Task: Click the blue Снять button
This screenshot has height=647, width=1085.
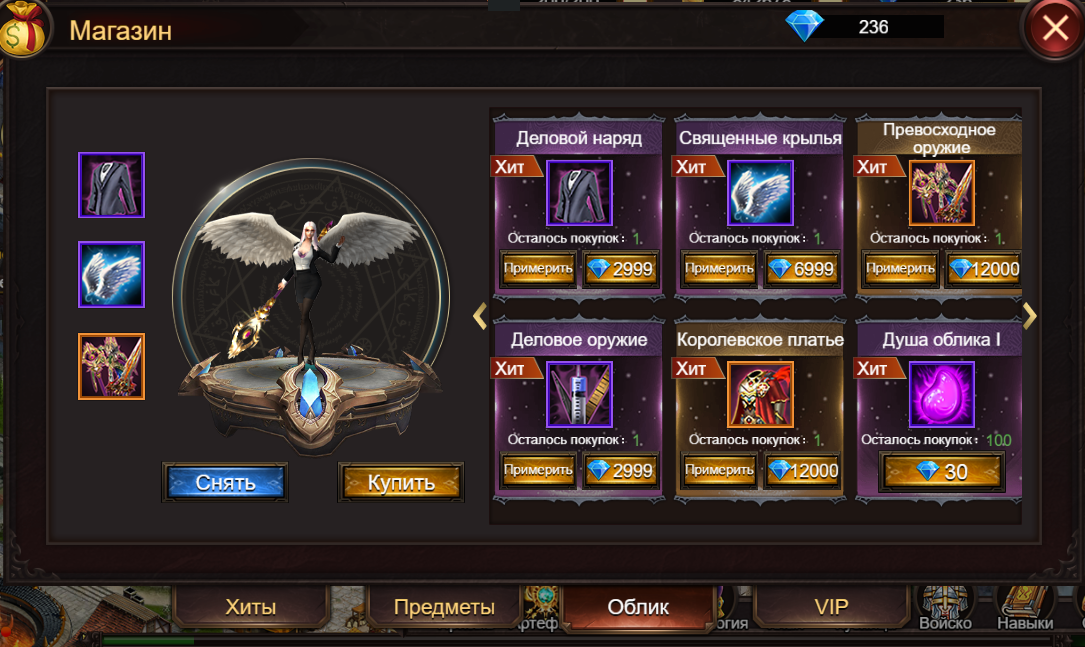Action: 225,482
